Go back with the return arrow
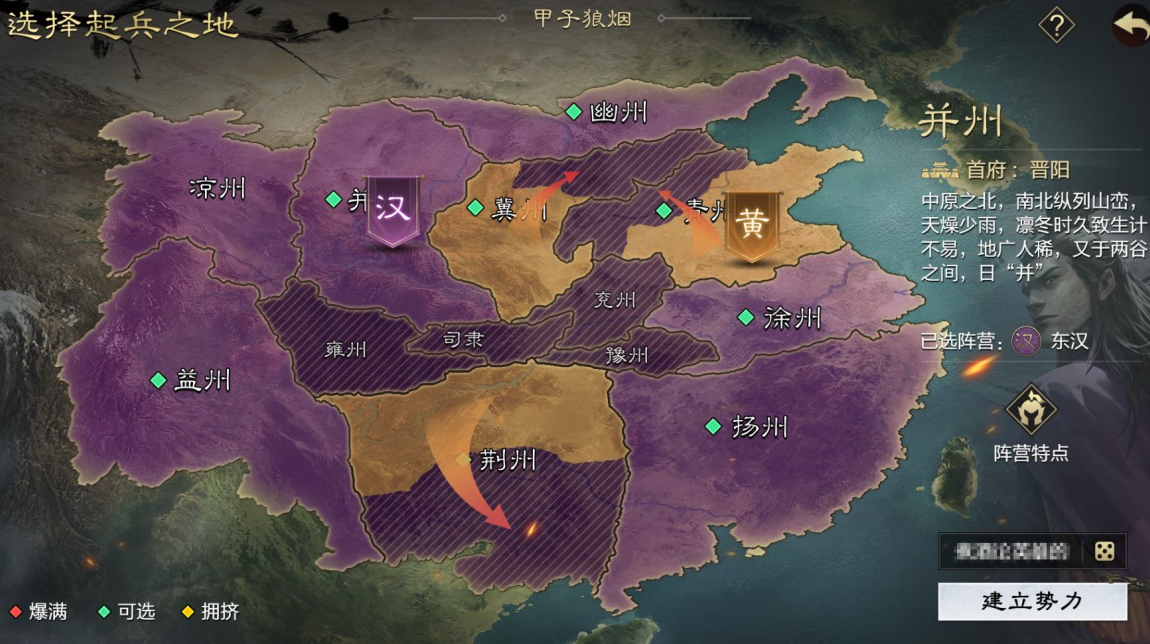This screenshot has width=1150, height=644. coord(1130,26)
